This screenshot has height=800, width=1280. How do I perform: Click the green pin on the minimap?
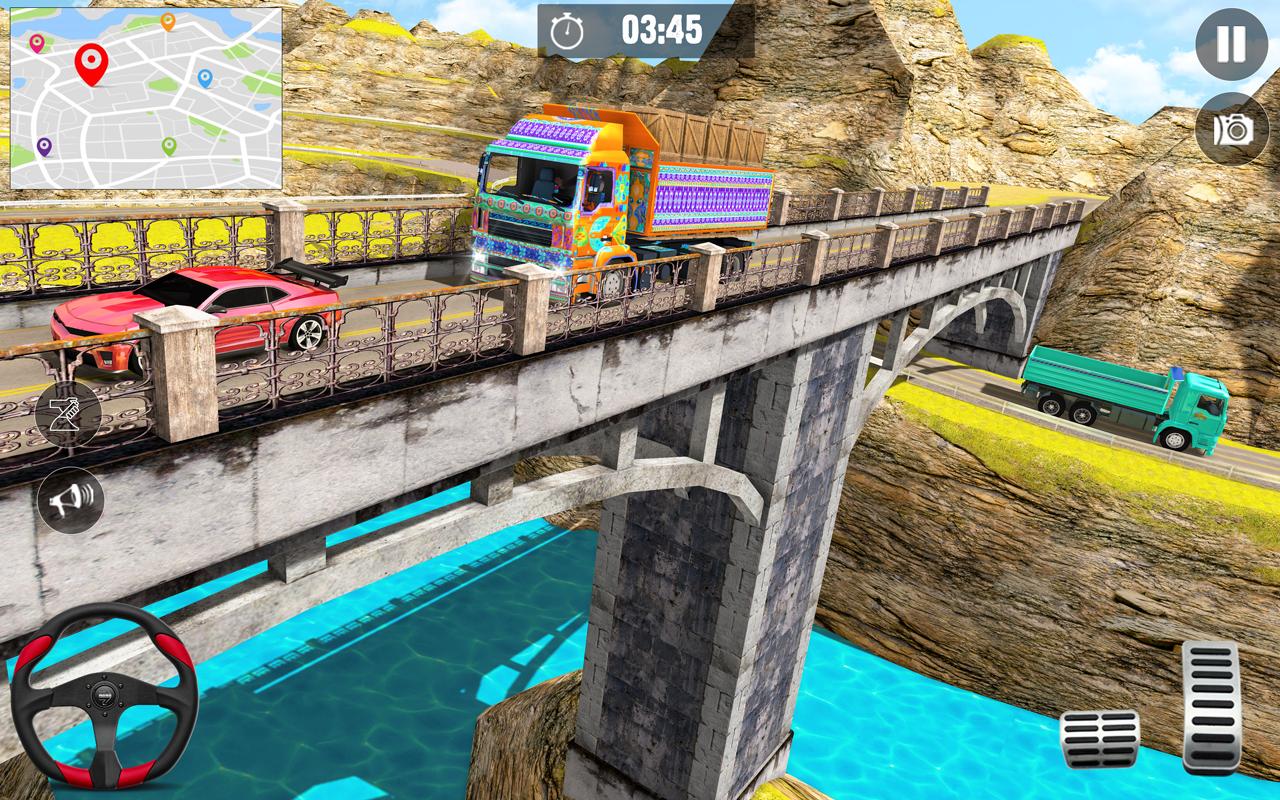point(169,146)
